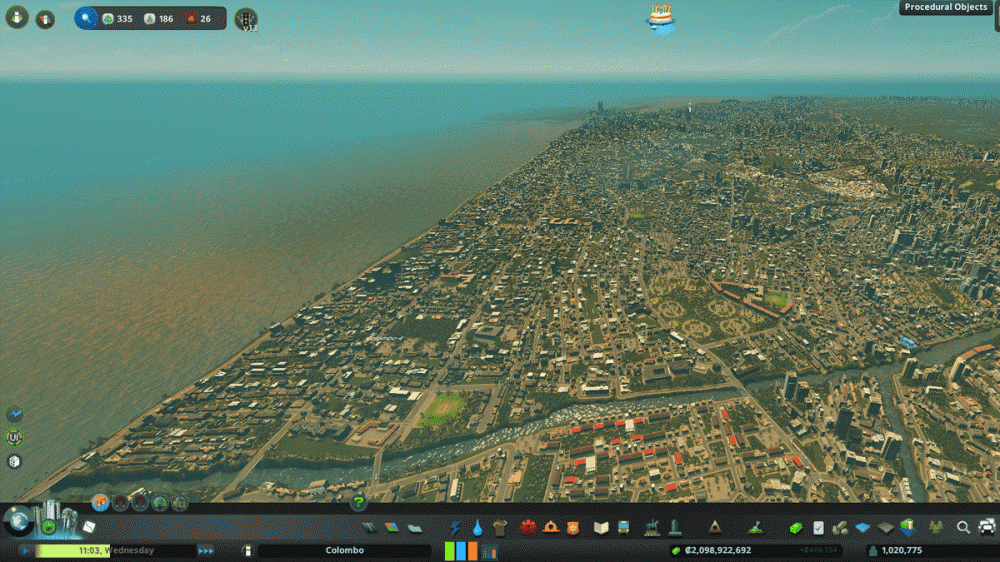Screen dimensions: 1000x562
Task: Open the economy money panel
Action: 797,527
